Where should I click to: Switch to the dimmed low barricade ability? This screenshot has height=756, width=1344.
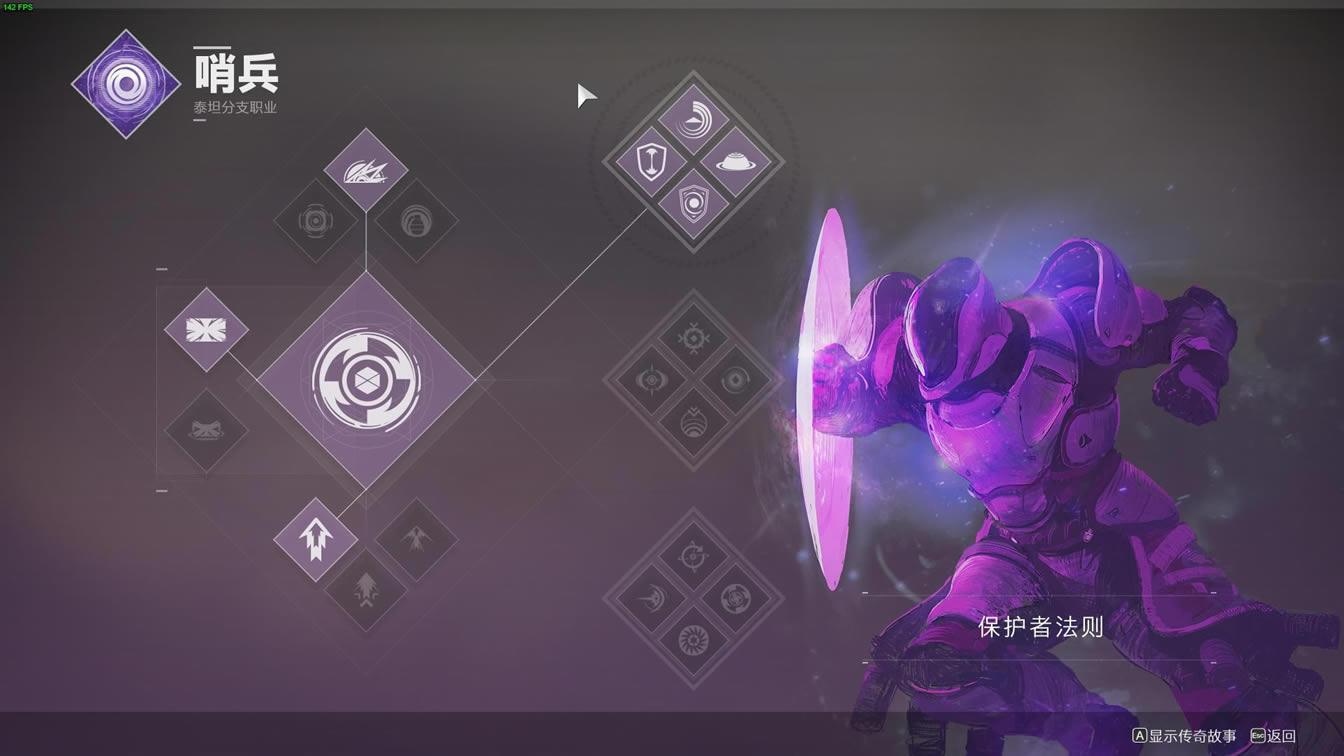[206, 431]
